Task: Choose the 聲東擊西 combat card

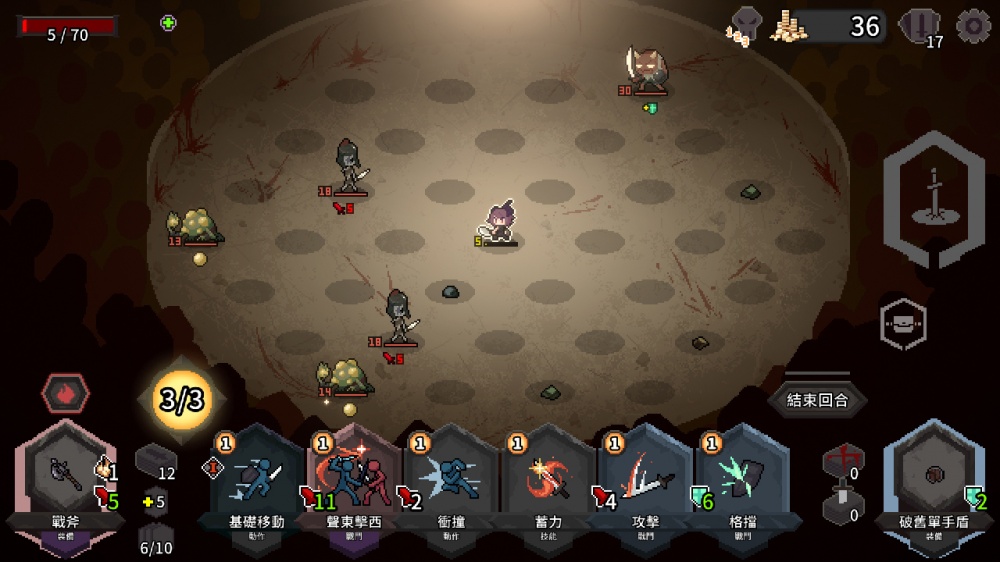Action: pyautogui.click(x=353, y=480)
